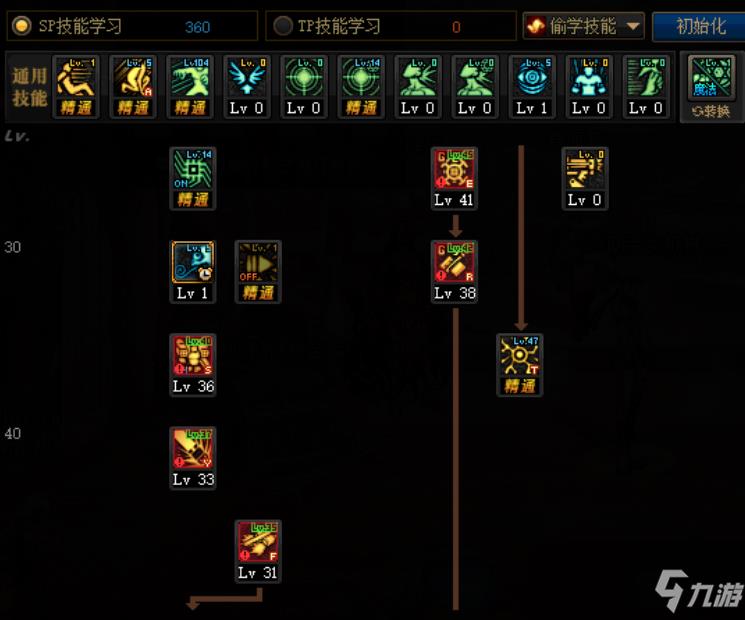The width and height of the screenshot is (745, 620).
Task: Select the blue swirl skill with clock
Action: click(x=192, y=263)
